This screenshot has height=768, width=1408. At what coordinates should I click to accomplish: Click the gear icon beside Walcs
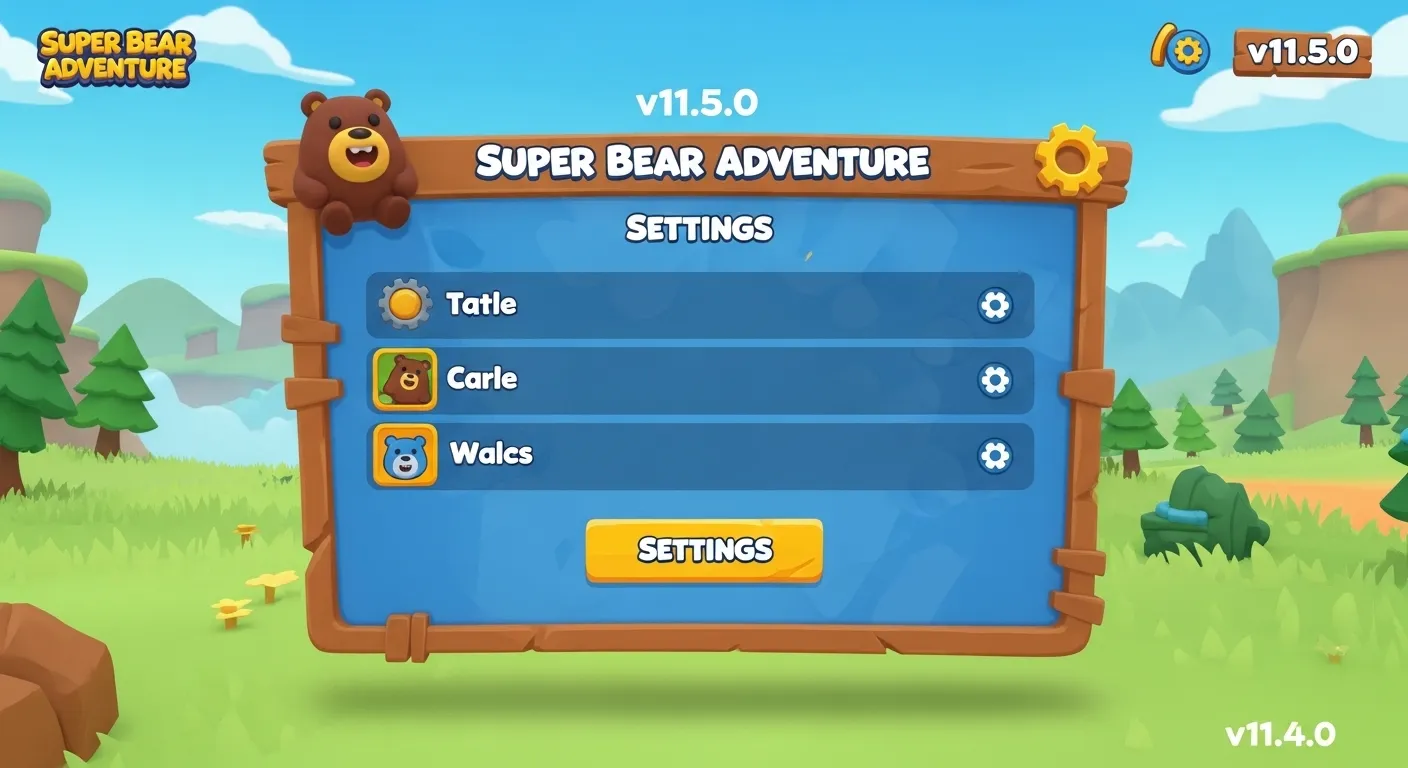click(994, 453)
